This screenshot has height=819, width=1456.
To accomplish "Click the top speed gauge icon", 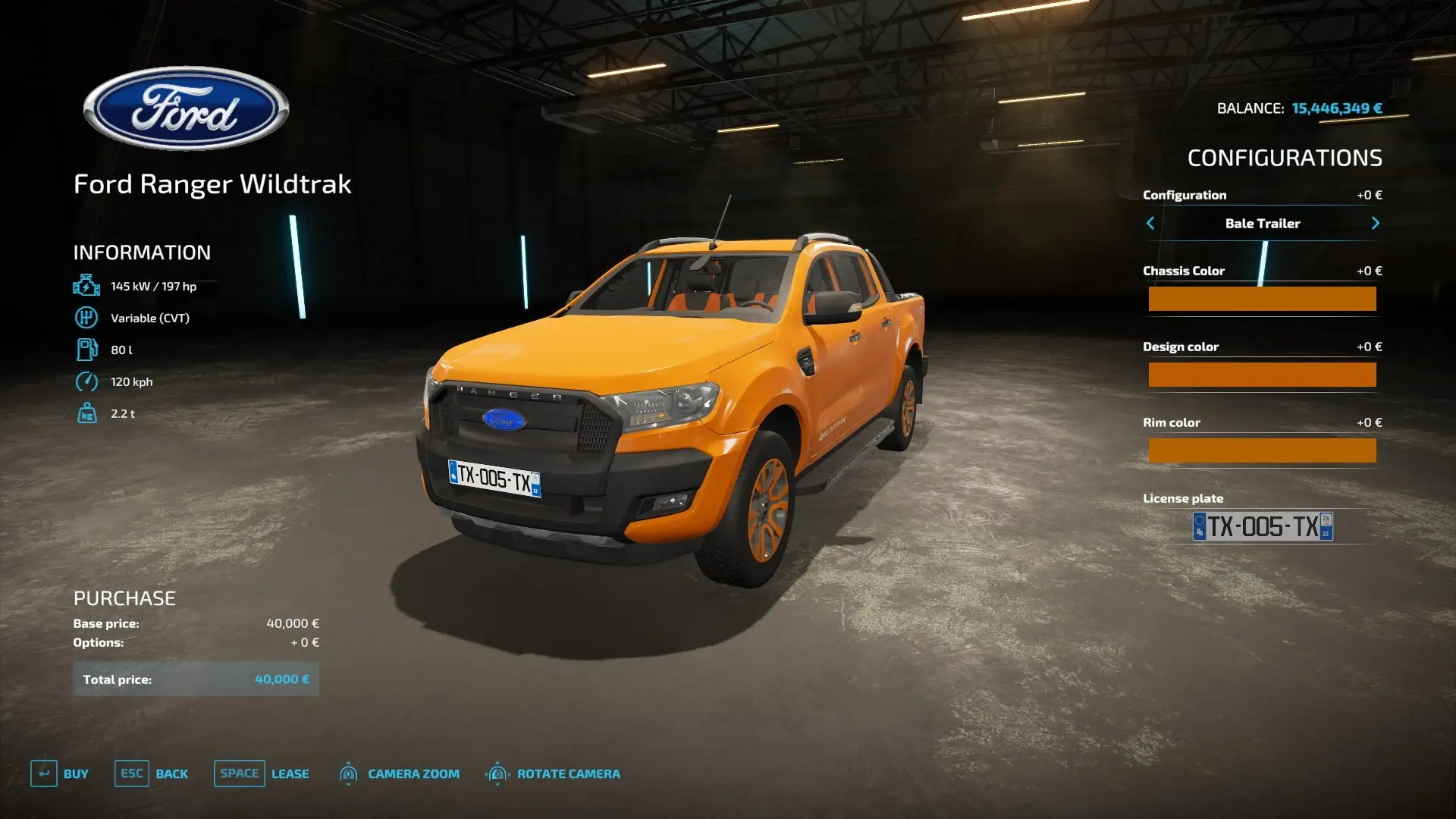I will [86, 381].
